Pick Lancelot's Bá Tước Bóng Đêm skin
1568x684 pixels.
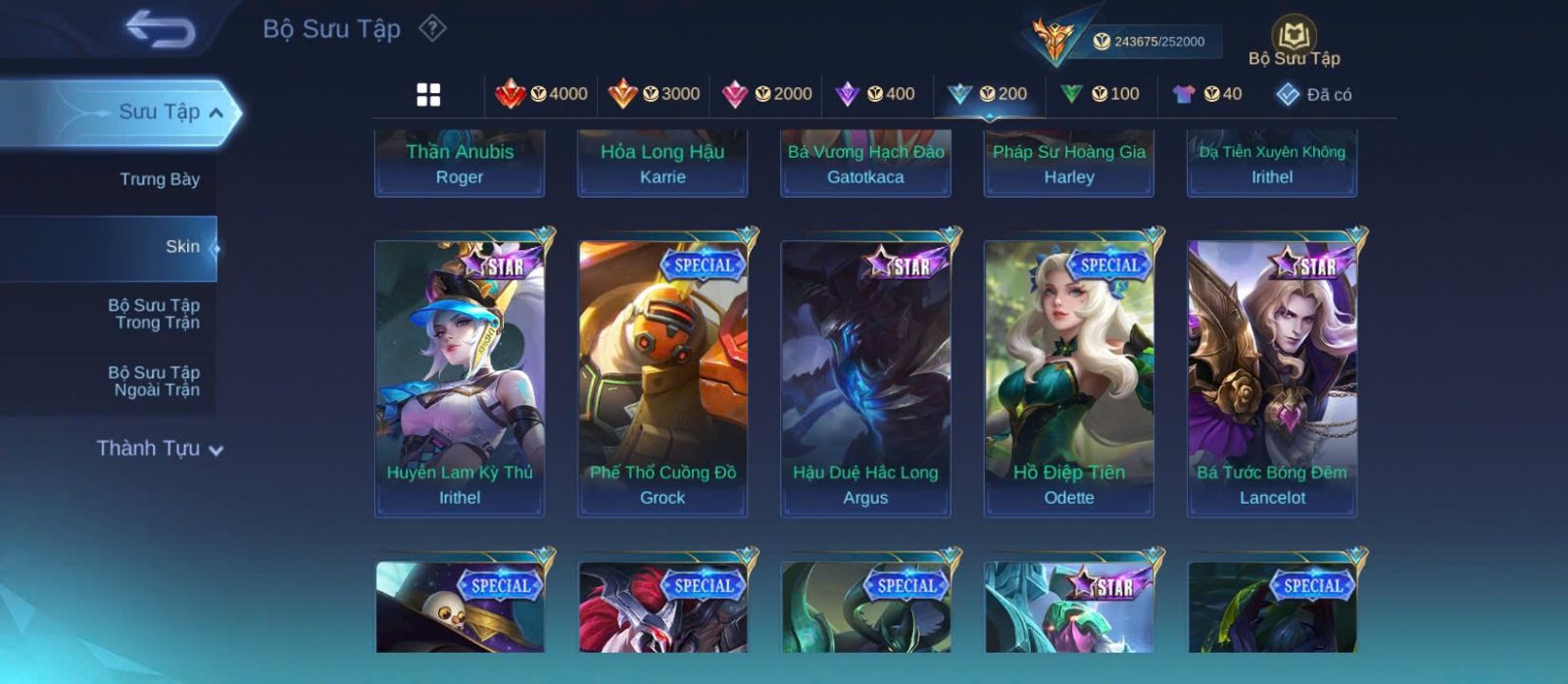tap(1272, 377)
